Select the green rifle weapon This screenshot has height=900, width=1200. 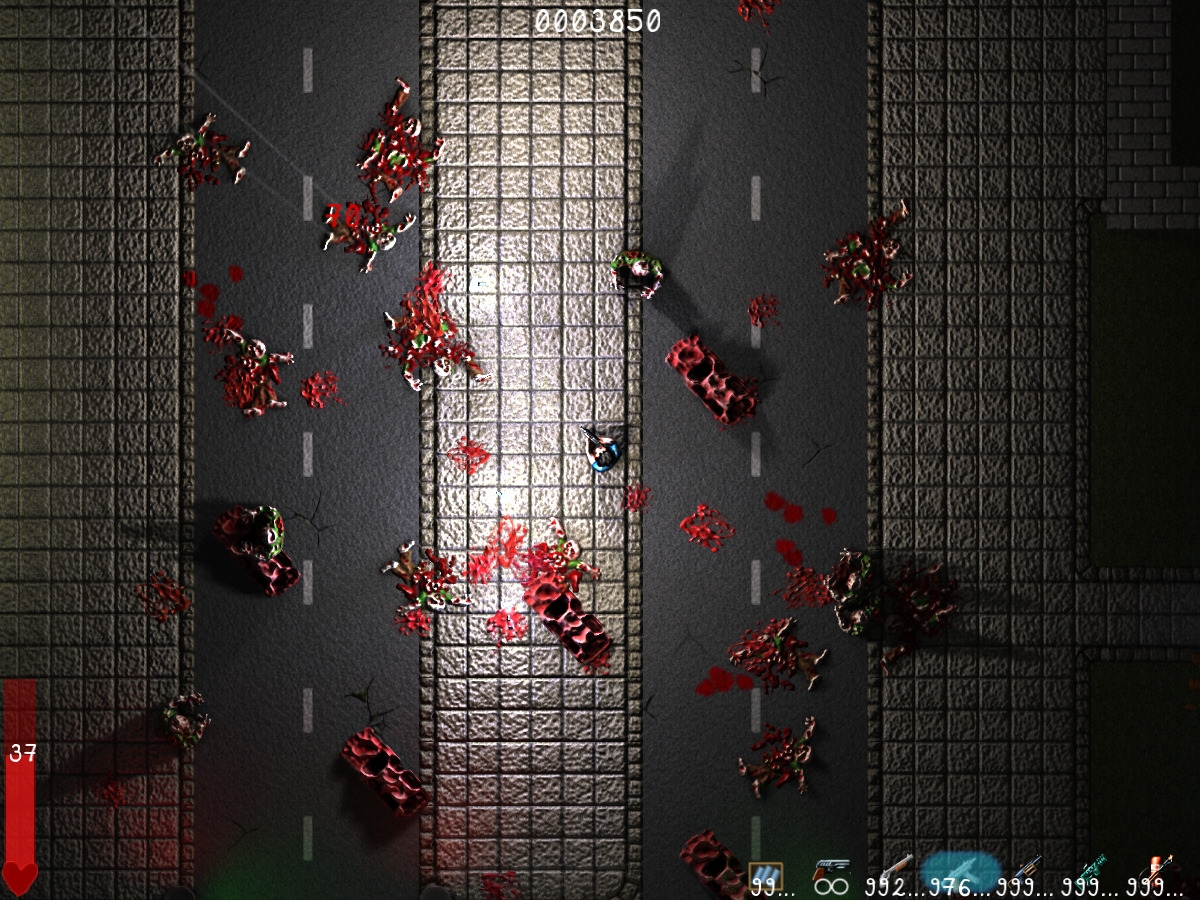coord(1091,868)
